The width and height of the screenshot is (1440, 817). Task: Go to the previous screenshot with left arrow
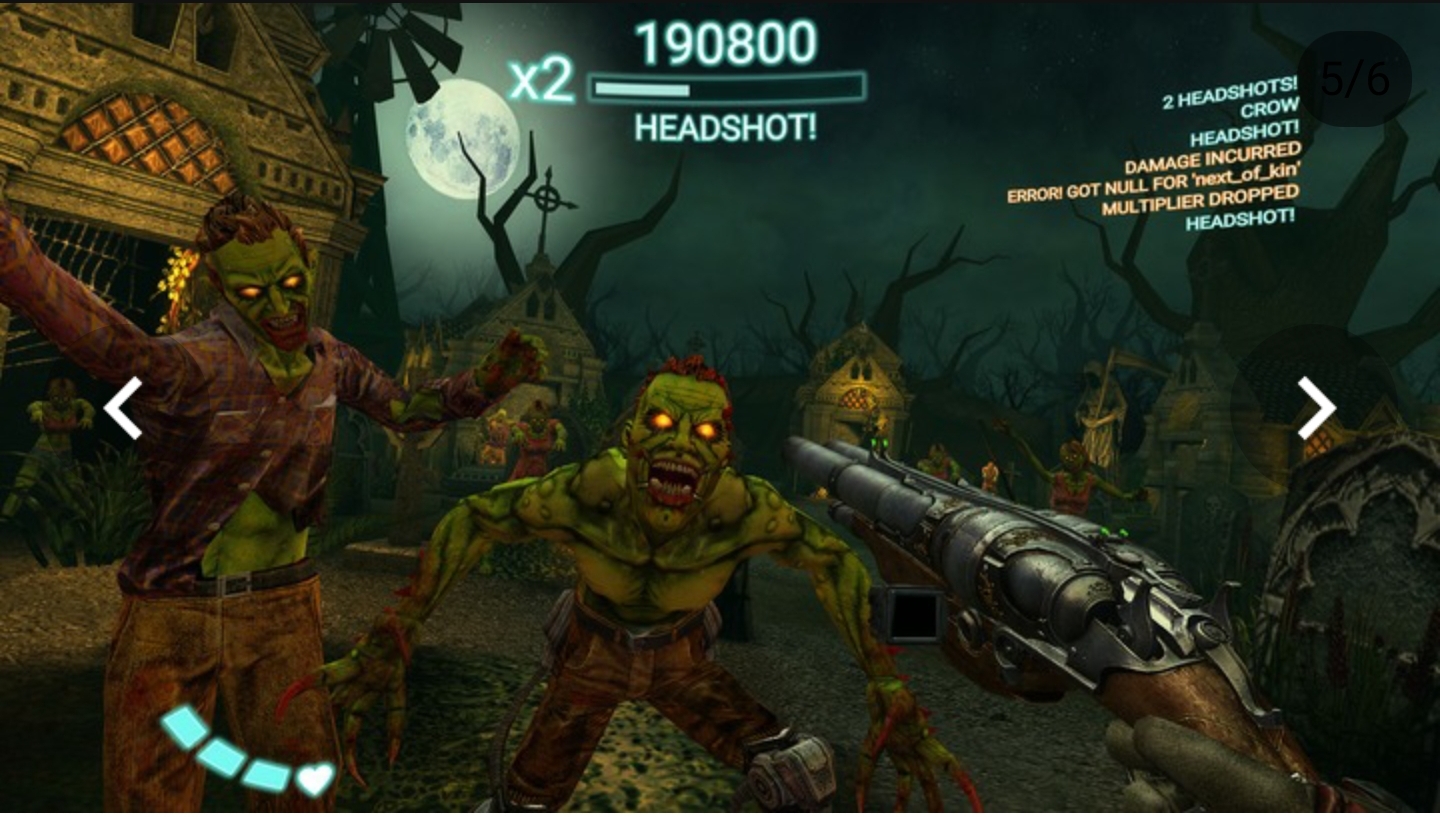click(123, 408)
